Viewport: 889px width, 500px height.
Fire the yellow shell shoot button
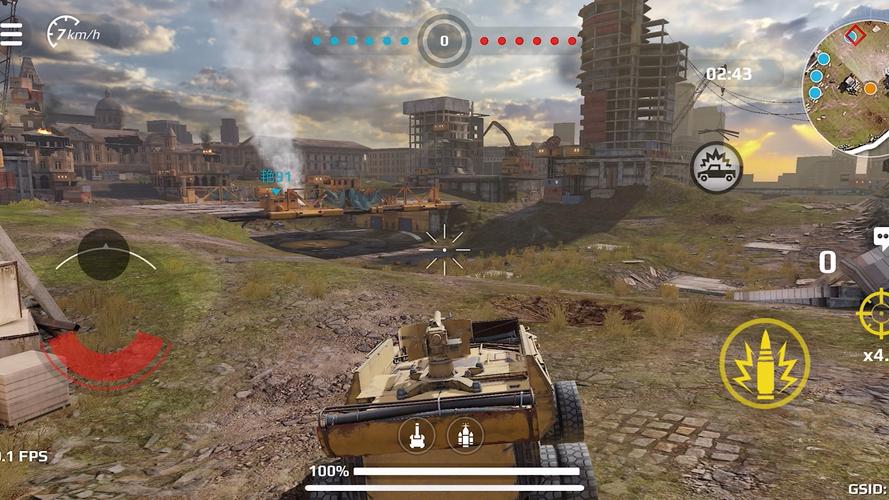click(x=765, y=364)
